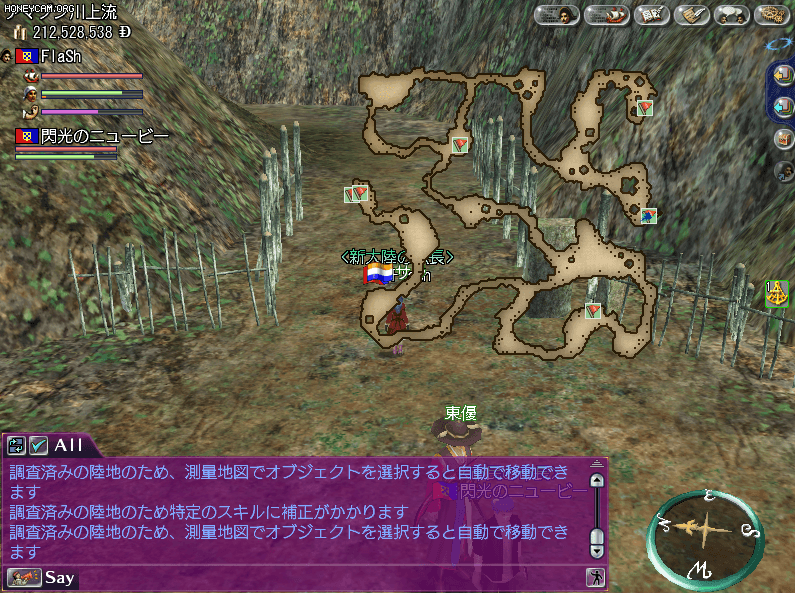Toggle the All chat filter checkbox
Screen dimensions: 795x593
pyautogui.click(x=39, y=445)
